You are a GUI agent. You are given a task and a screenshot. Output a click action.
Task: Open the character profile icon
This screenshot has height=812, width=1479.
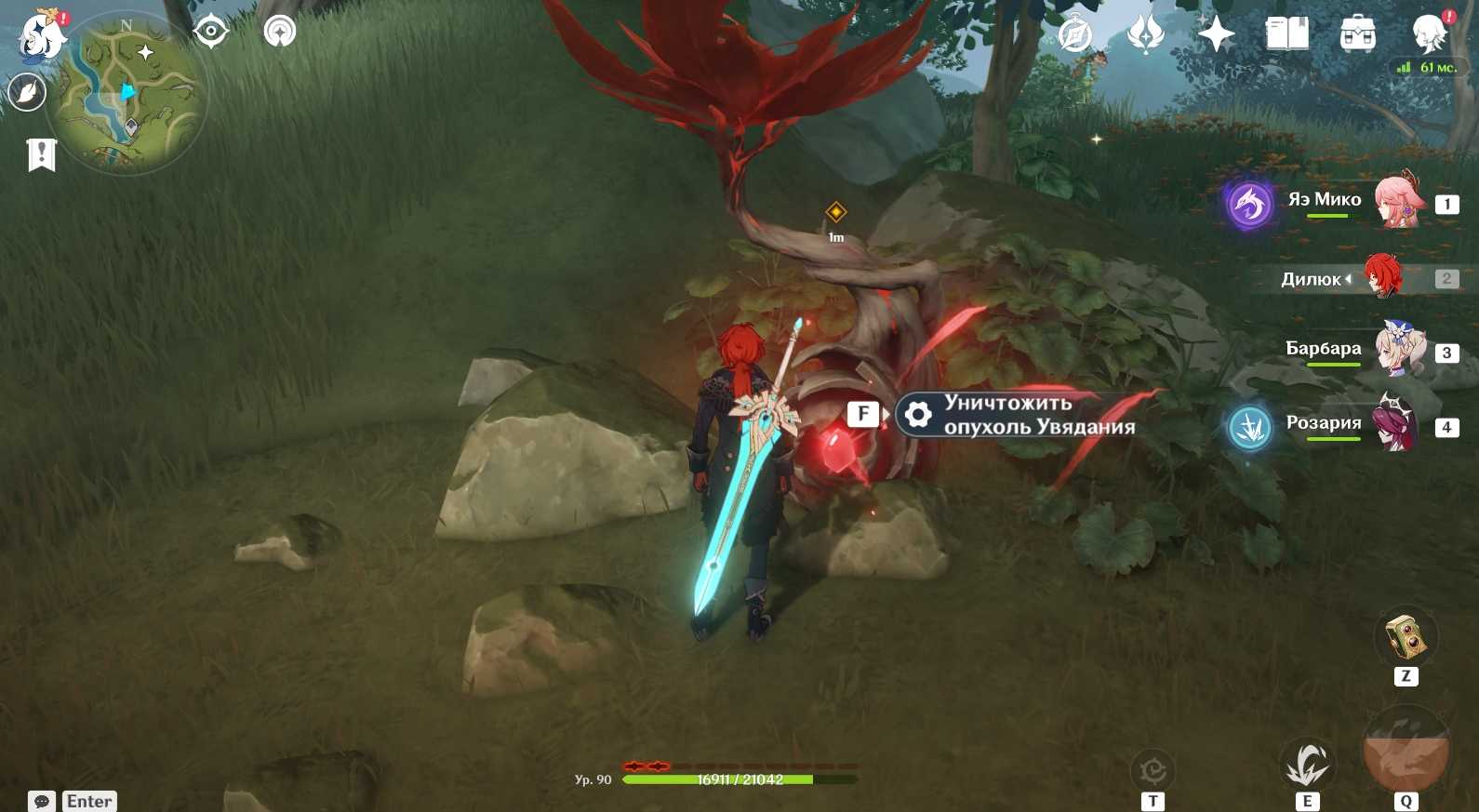[x=1429, y=33]
